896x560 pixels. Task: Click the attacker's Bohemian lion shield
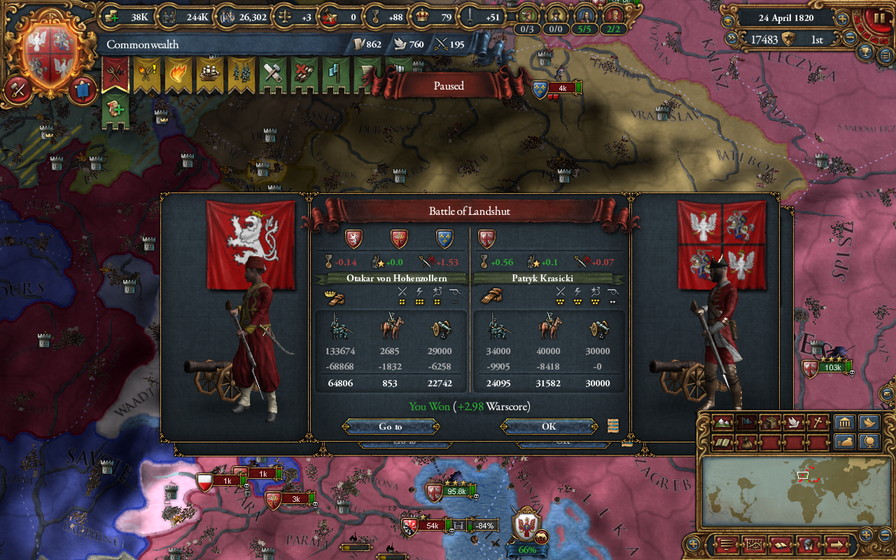(x=353, y=238)
